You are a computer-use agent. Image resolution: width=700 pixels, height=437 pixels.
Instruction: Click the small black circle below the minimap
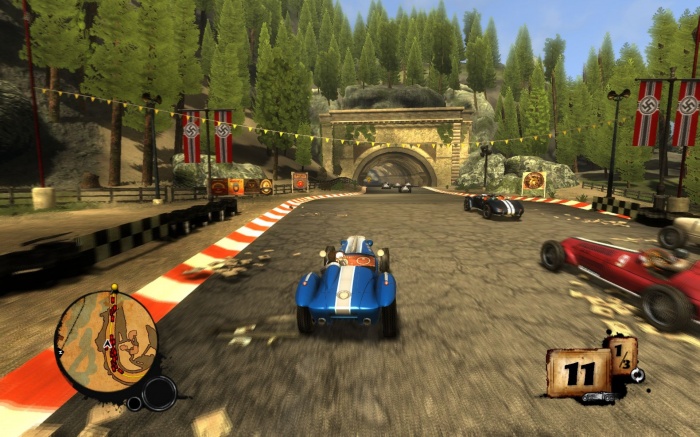coord(134,403)
